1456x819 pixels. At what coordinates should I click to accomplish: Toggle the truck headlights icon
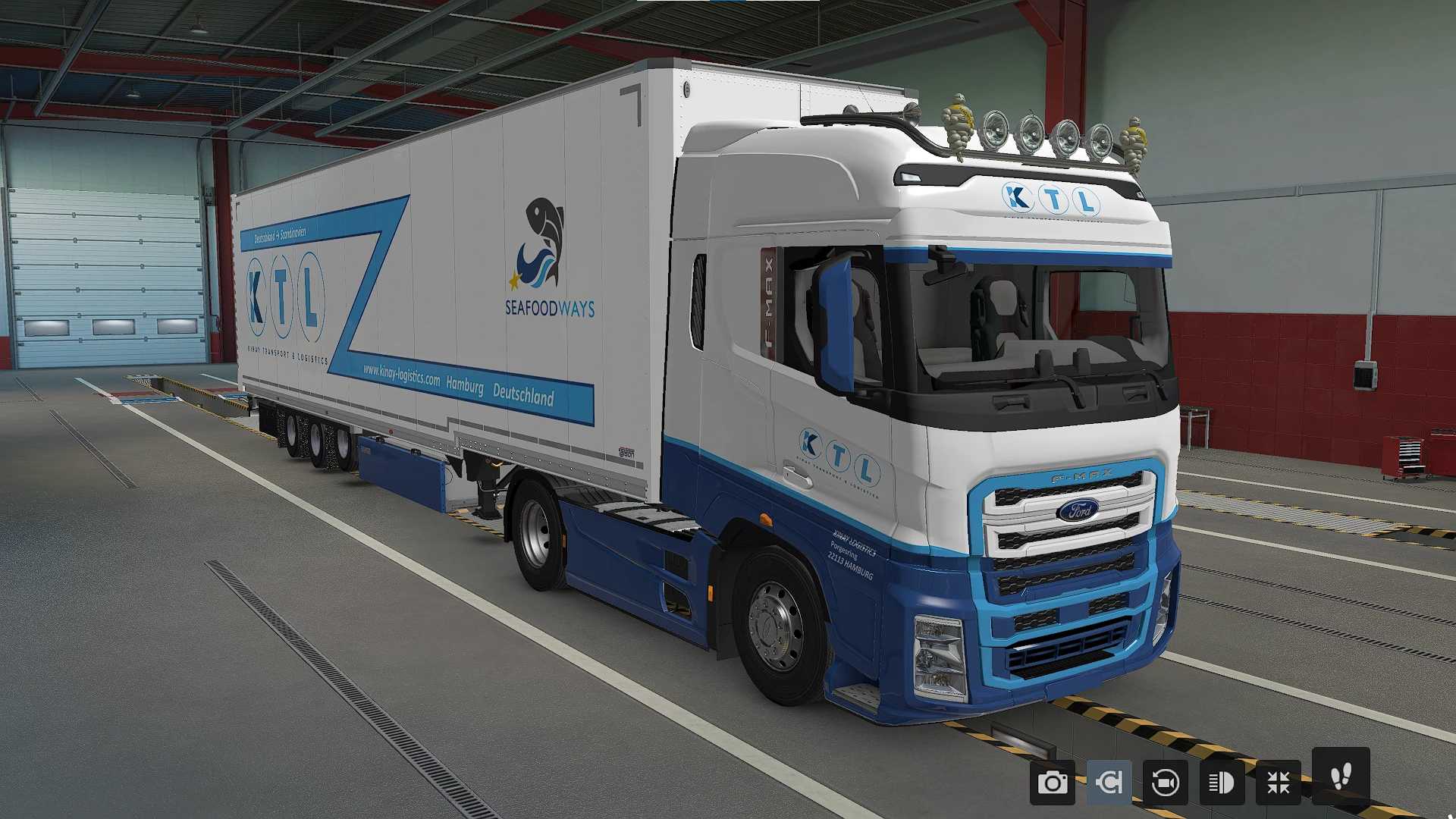[x=1222, y=783]
